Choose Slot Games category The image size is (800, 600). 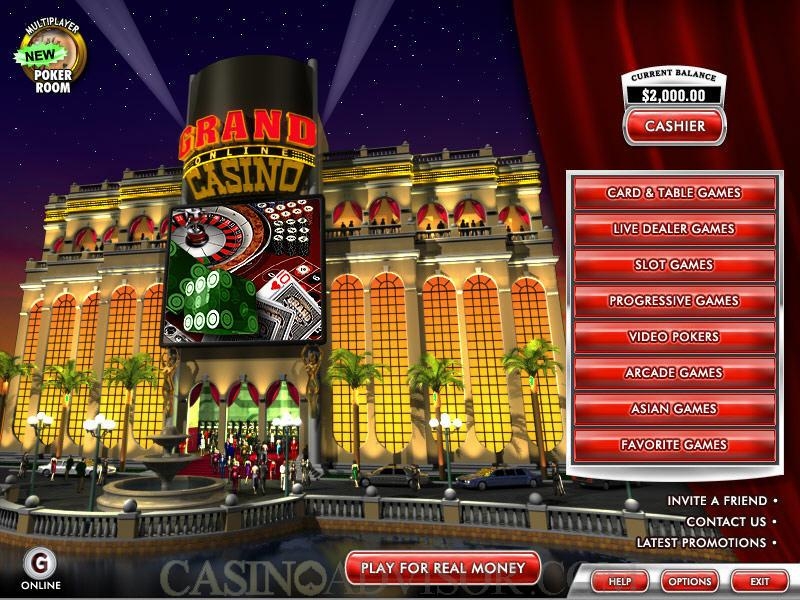point(674,265)
